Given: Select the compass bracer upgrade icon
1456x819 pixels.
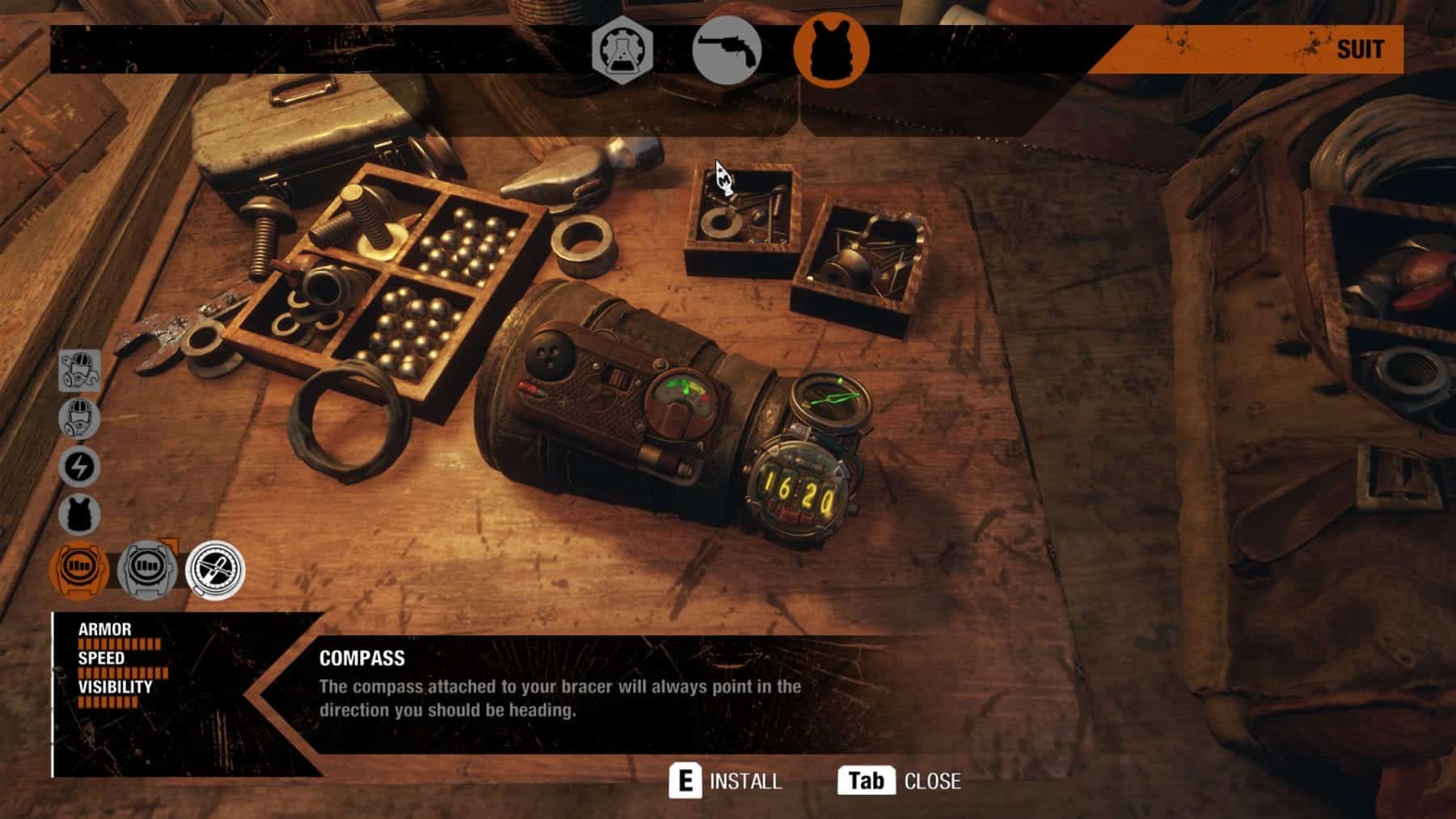Looking at the screenshot, I should [x=215, y=569].
